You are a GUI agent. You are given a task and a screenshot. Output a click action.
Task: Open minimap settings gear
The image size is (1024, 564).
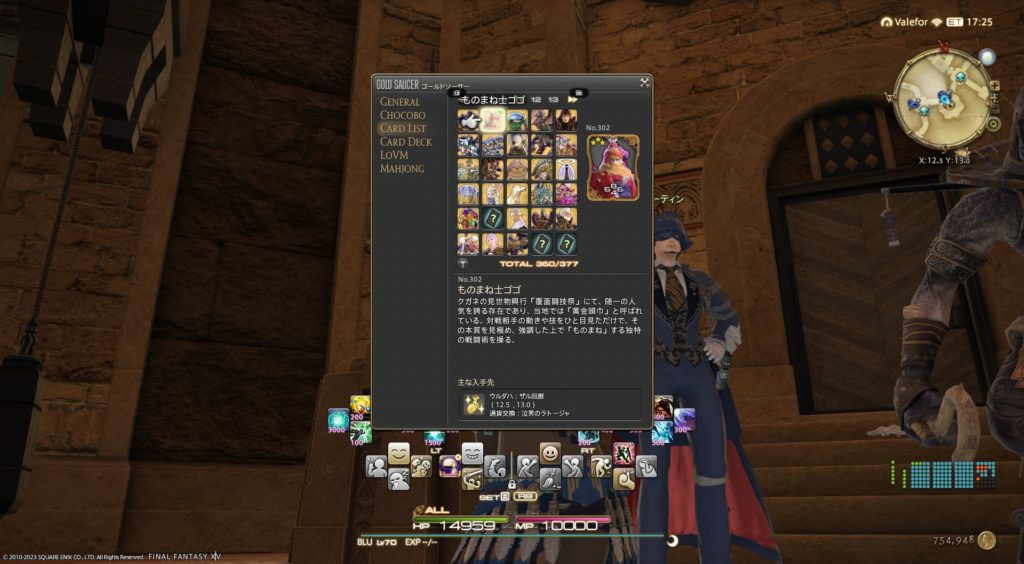(x=993, y=125)
